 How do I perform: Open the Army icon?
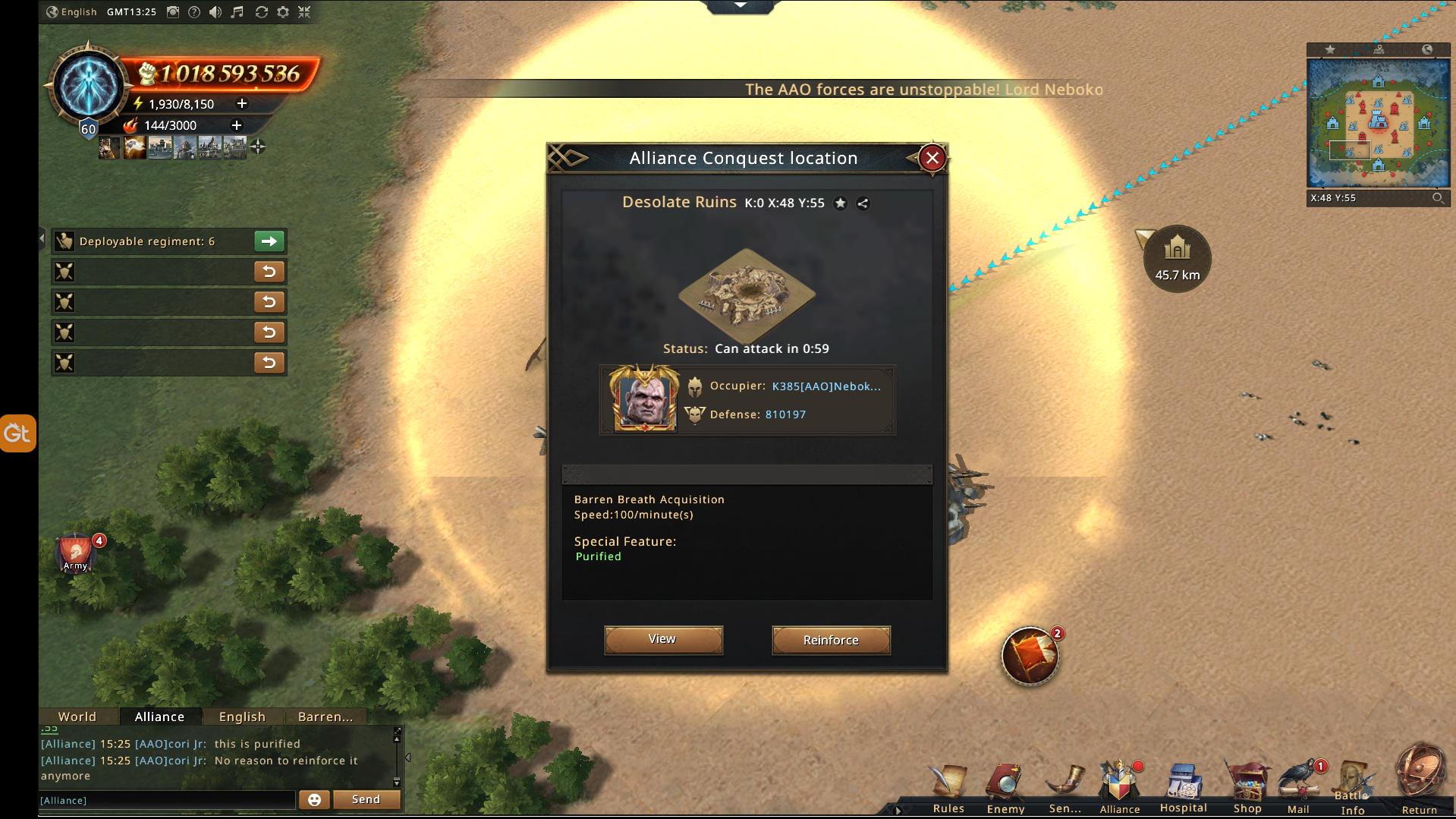click(75, 553)
